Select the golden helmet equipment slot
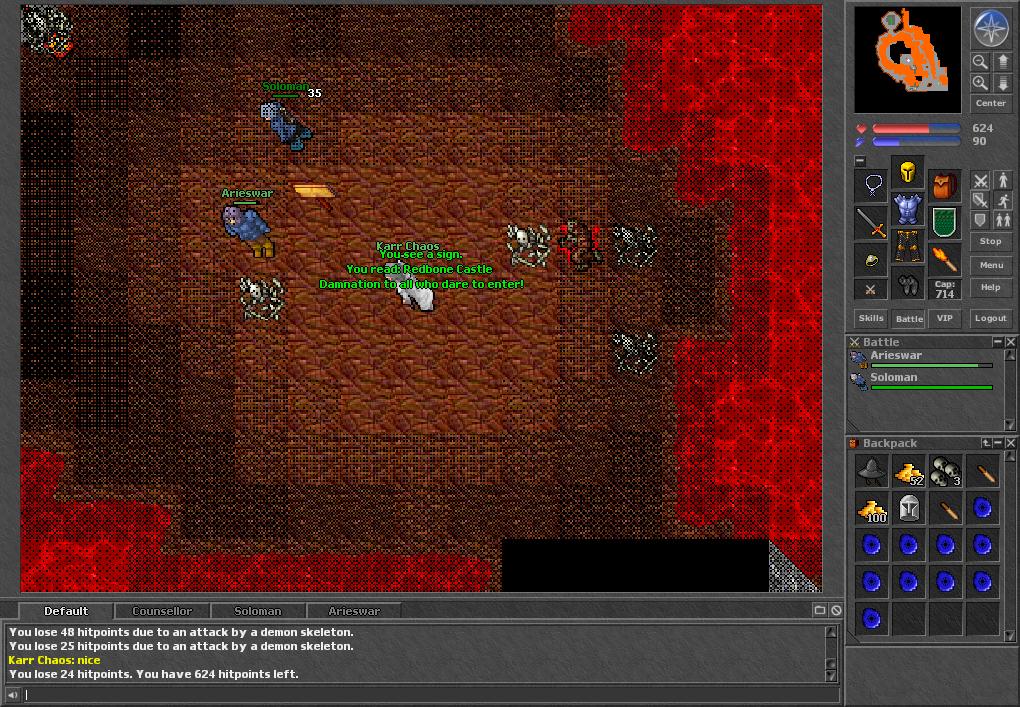Image resolution: width=1020 pixels, height=707 pixels. tap(908, 173)
